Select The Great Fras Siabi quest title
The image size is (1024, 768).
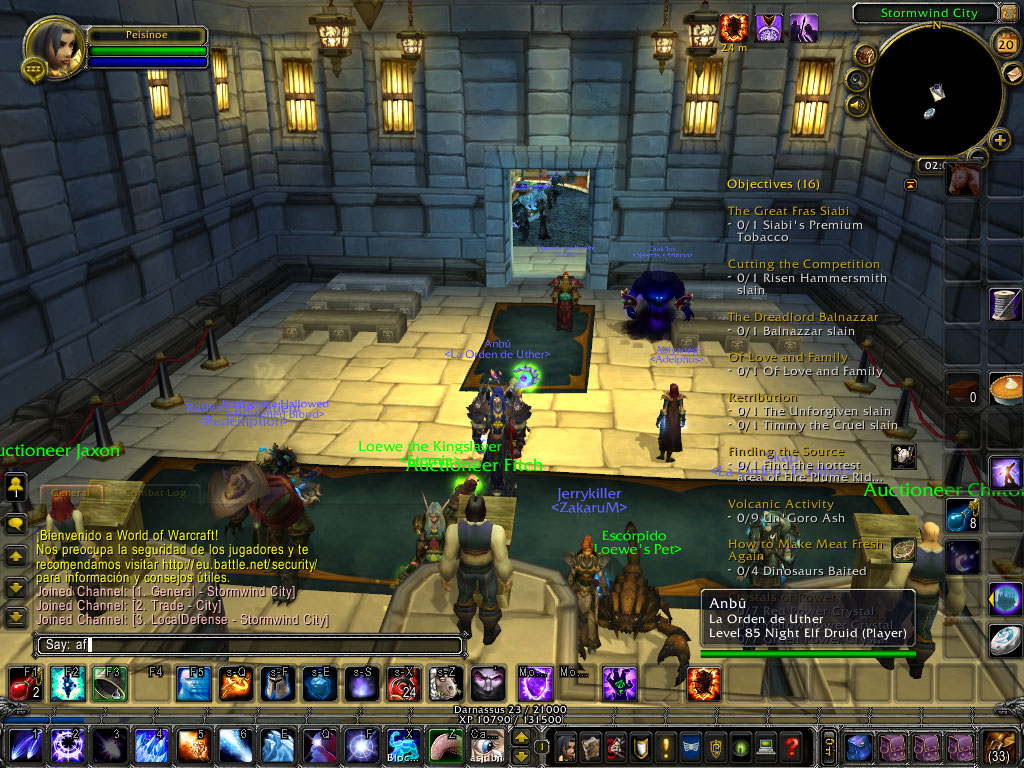click(x=788, y=211)
